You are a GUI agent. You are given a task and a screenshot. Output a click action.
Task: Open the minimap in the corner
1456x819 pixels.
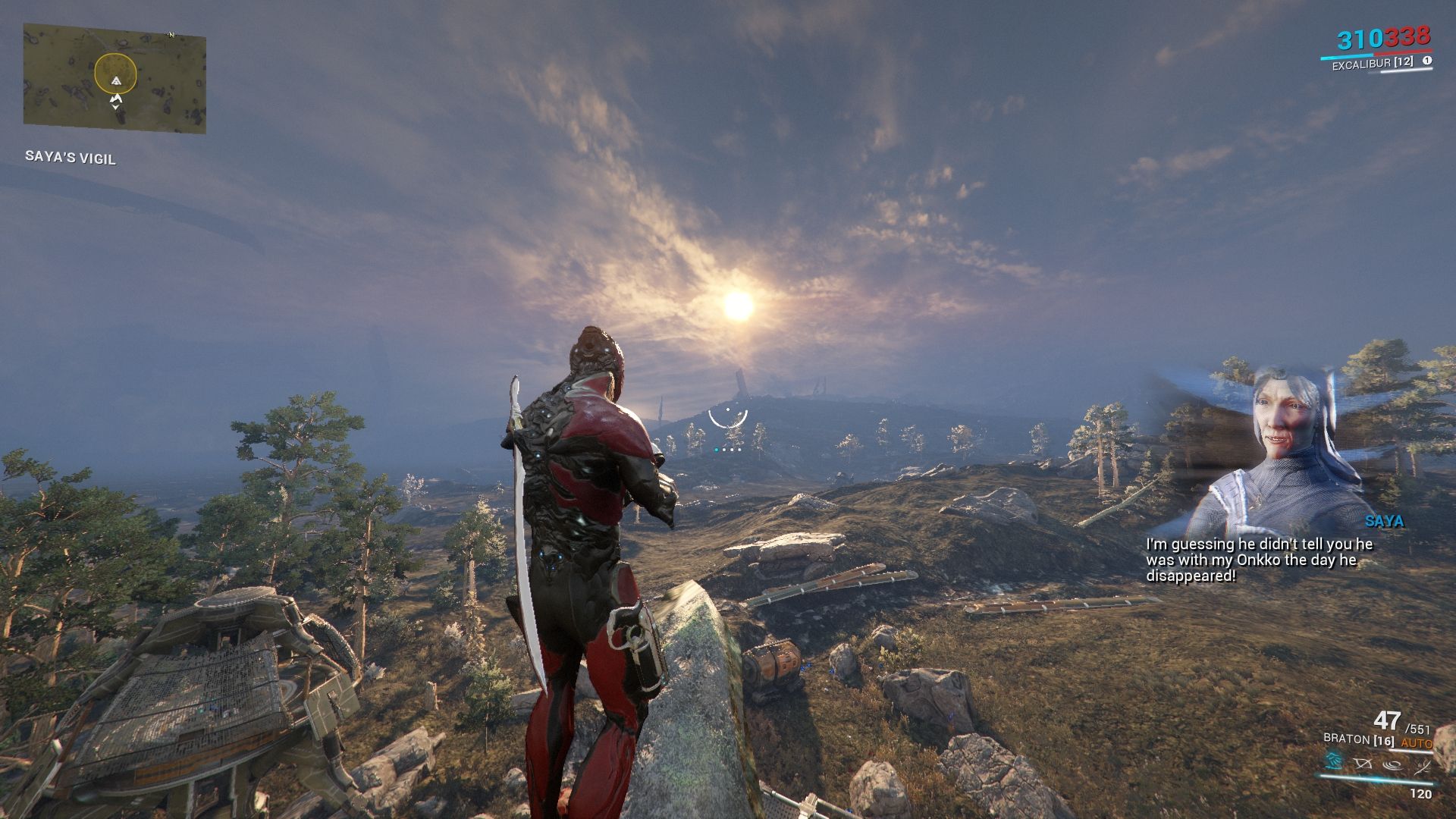pyautogui.click(x=115, y=78)
